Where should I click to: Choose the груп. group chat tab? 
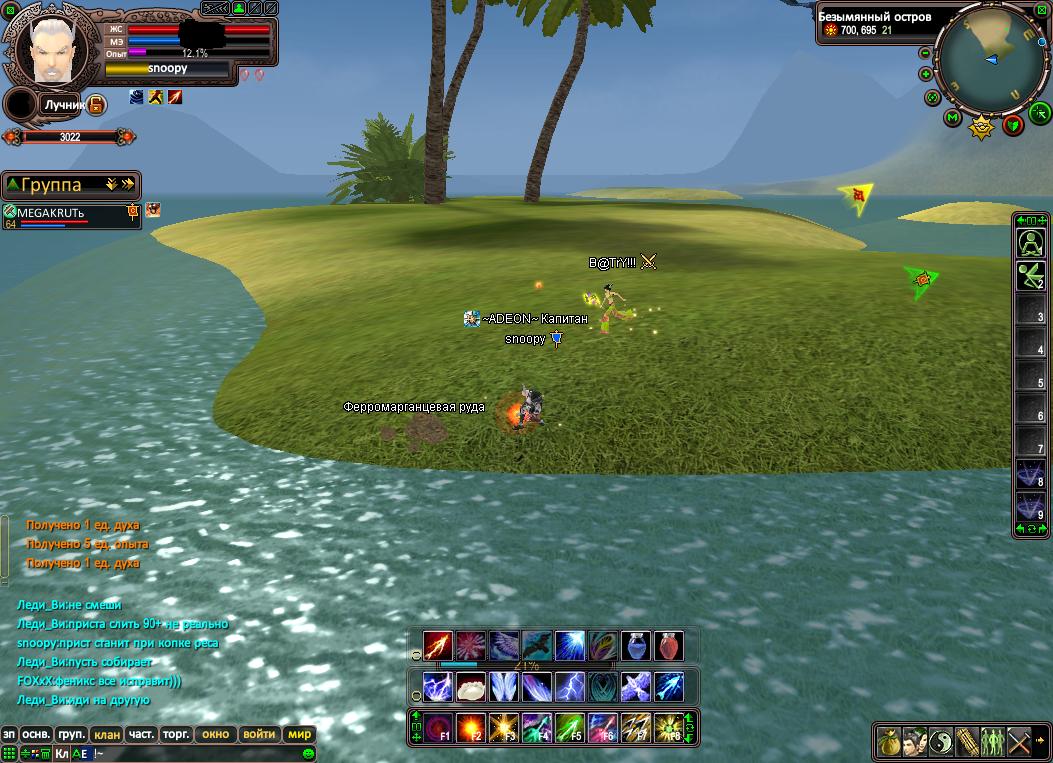(x=72, y=734)
